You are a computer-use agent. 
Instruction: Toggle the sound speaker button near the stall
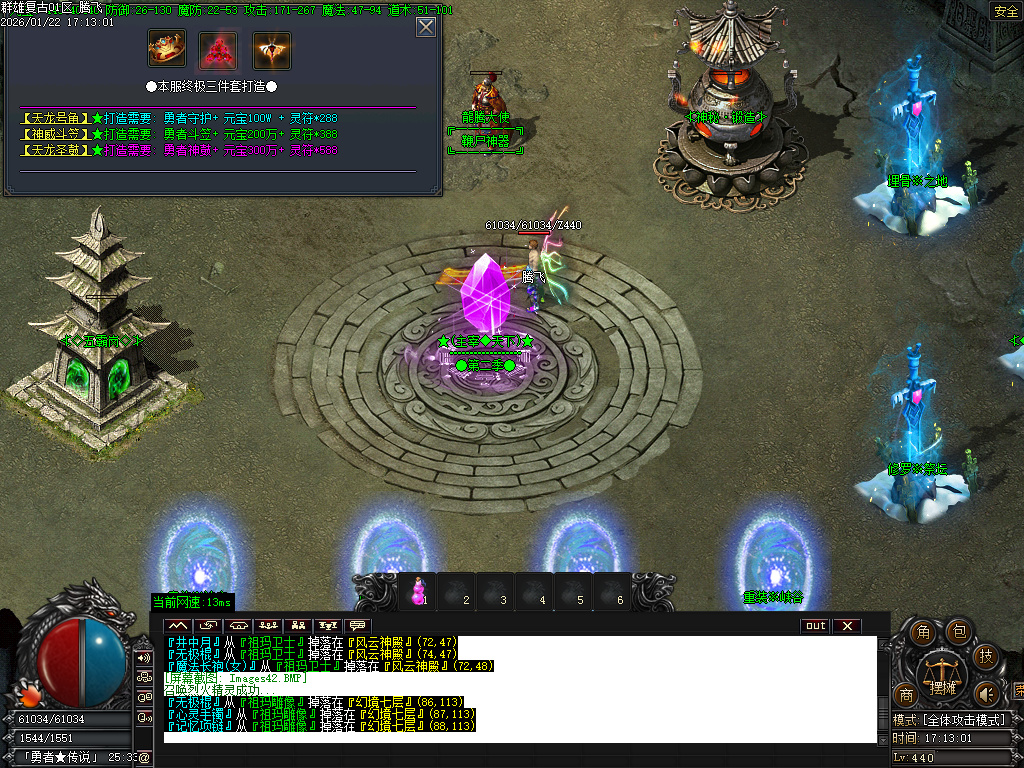[987, 693]
